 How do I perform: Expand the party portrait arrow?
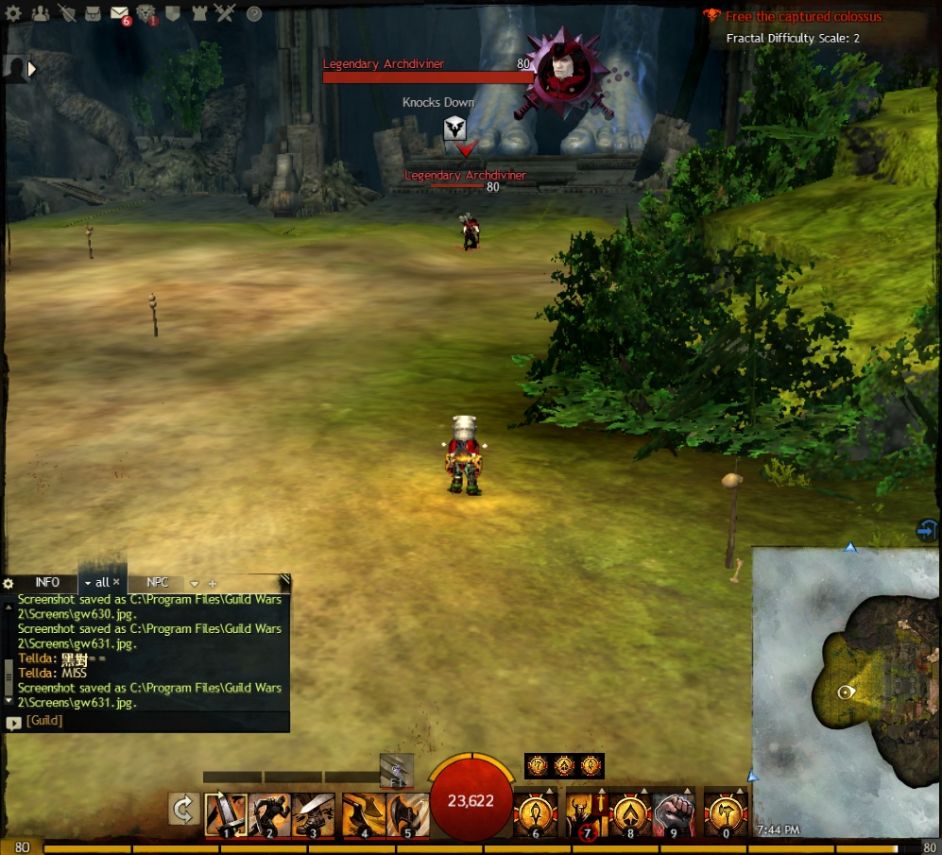pos(31,69)
